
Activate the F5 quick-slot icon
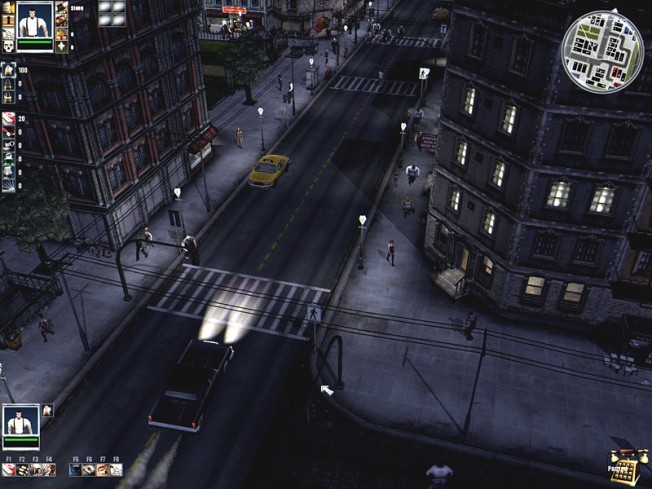click(x=76, y=469)
